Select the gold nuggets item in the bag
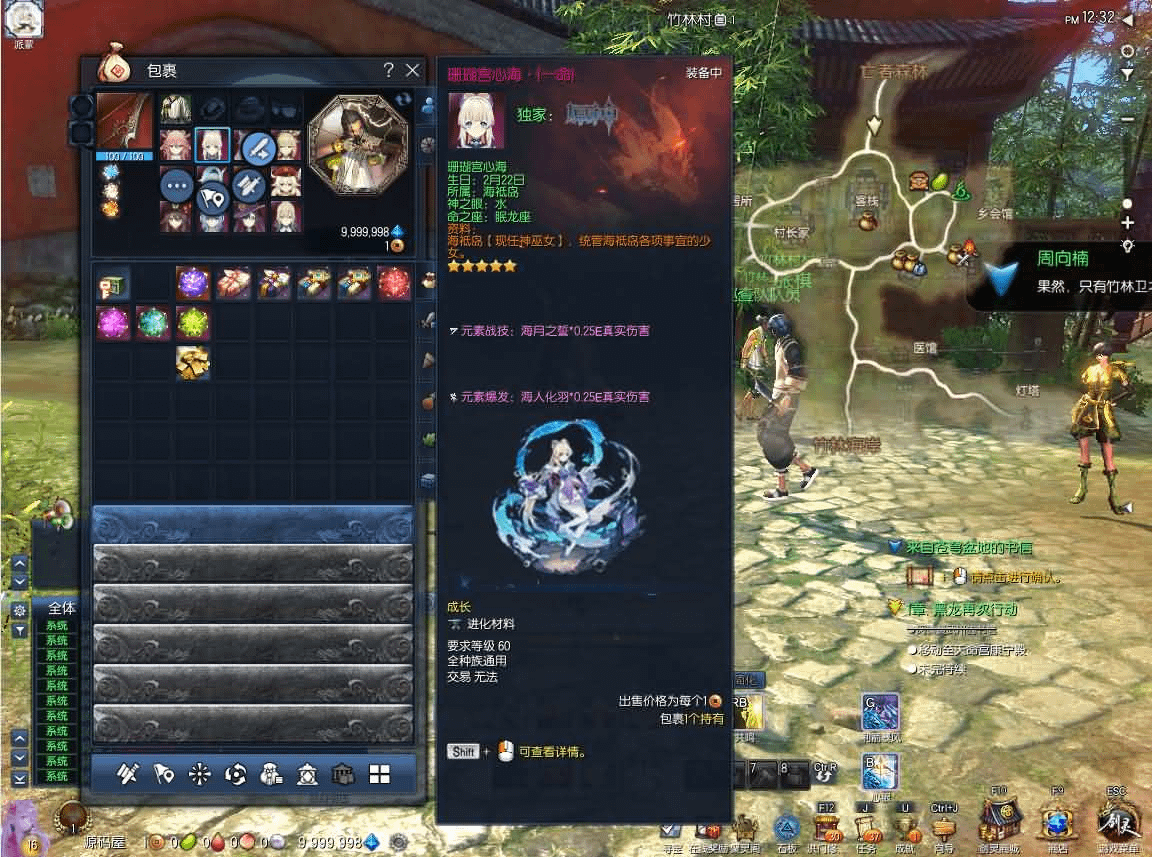The height and width of the screenshot is (857, 1152). (x=193, y=362)
